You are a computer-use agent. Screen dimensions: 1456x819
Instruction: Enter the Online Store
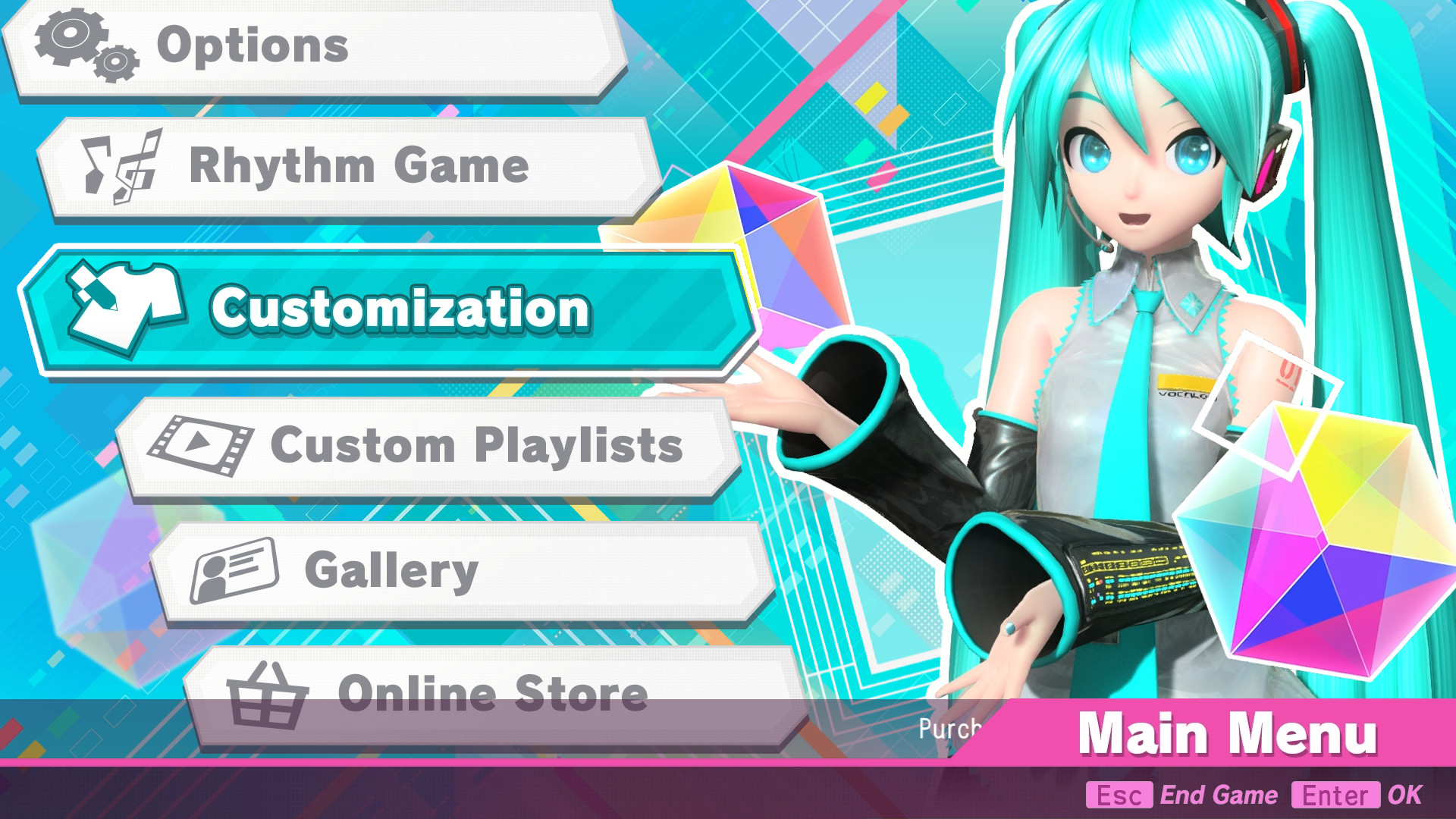pos(493,692)
